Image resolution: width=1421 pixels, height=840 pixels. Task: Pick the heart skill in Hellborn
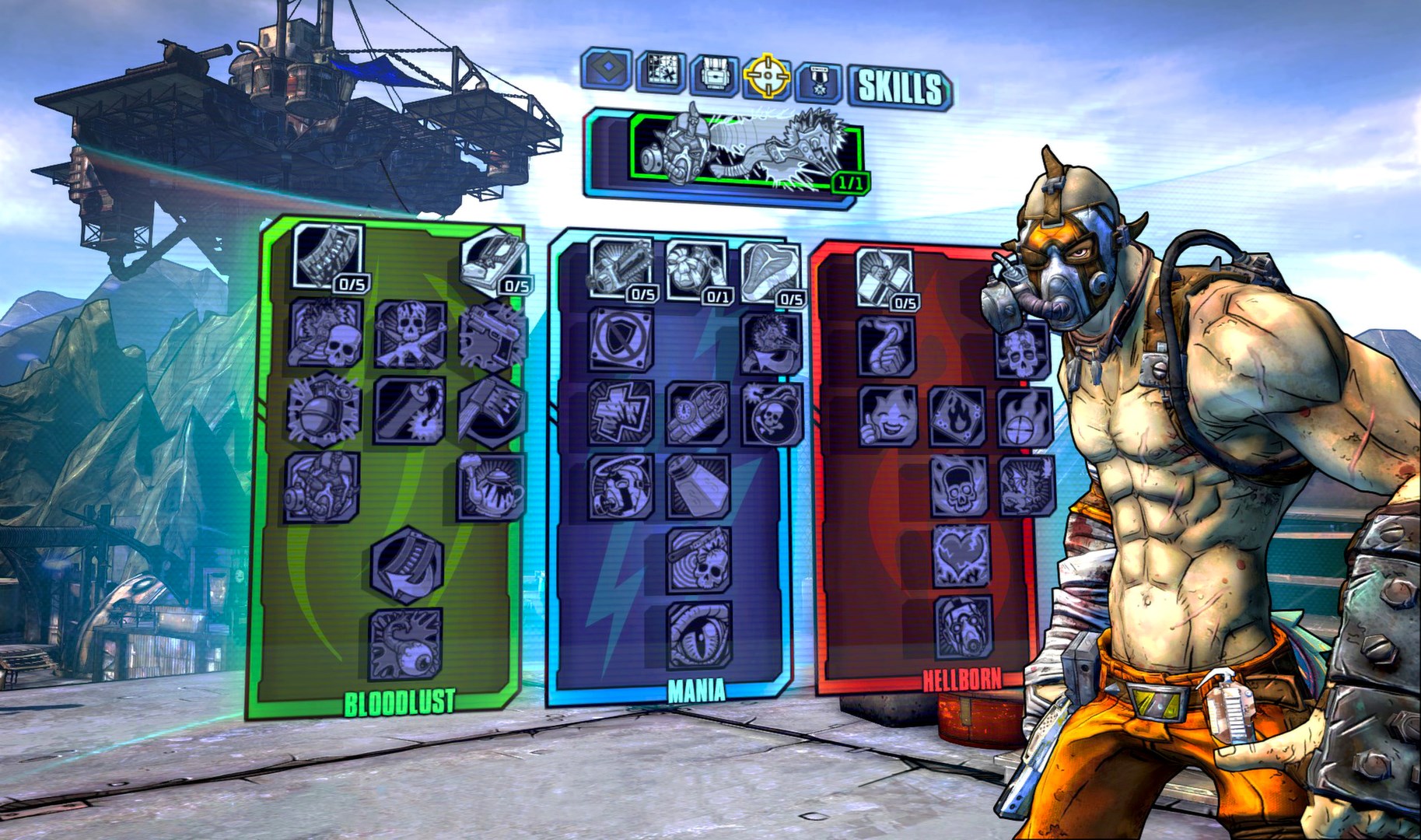(x=961, y=555)
